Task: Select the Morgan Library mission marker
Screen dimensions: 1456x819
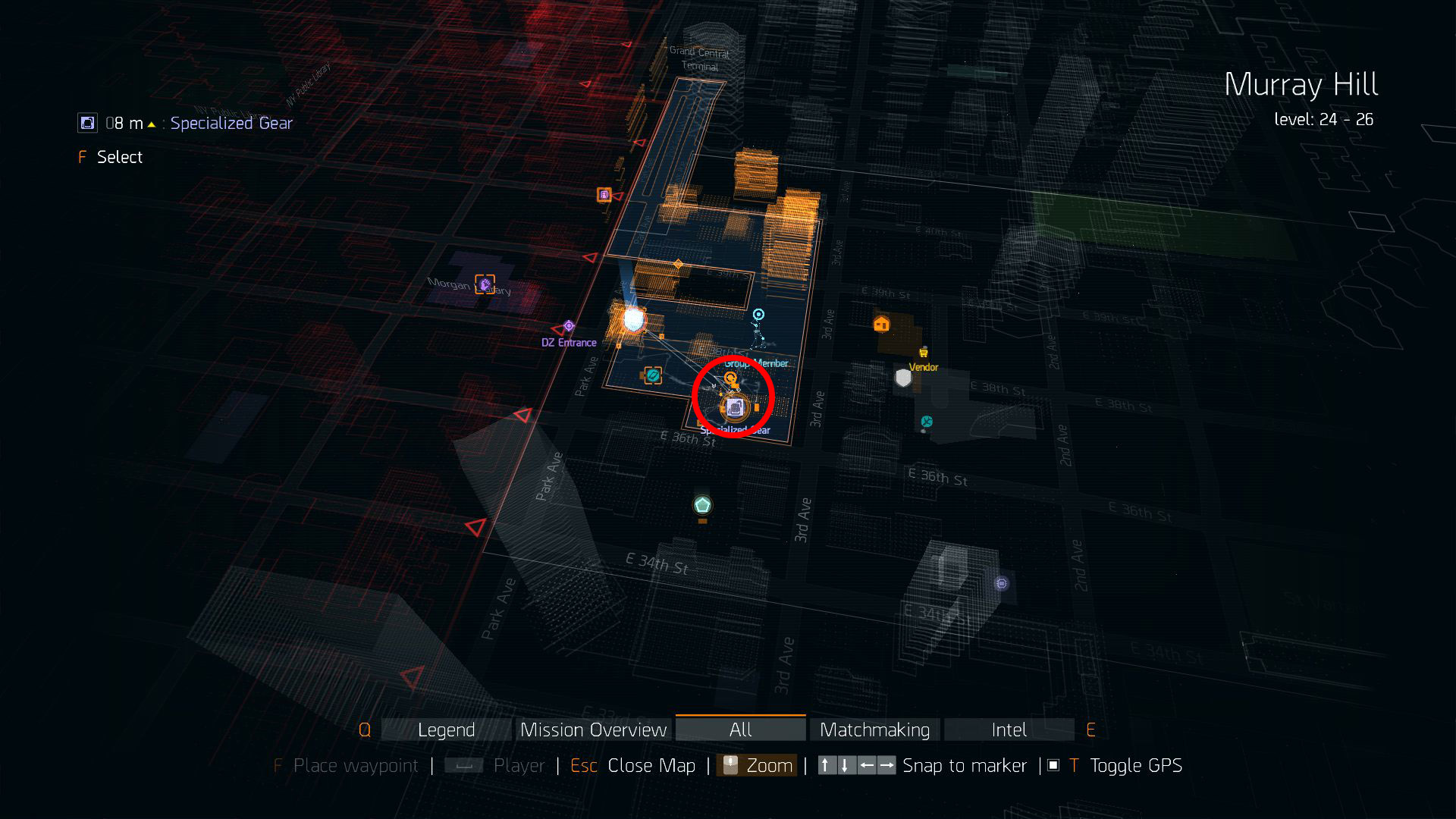Action: (485, 284)
